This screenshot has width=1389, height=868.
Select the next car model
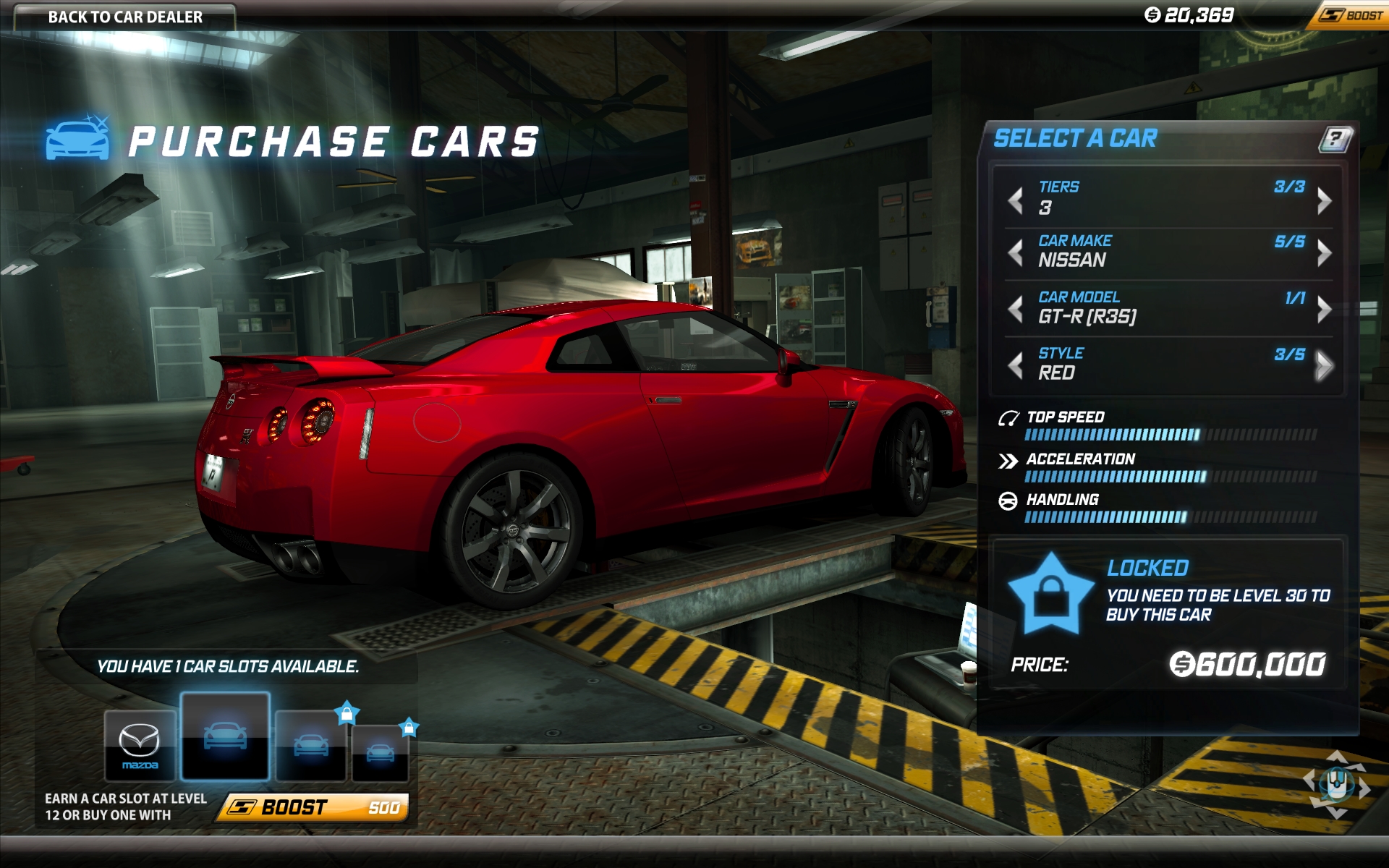pyautogui.click(x=1324, y=309)
